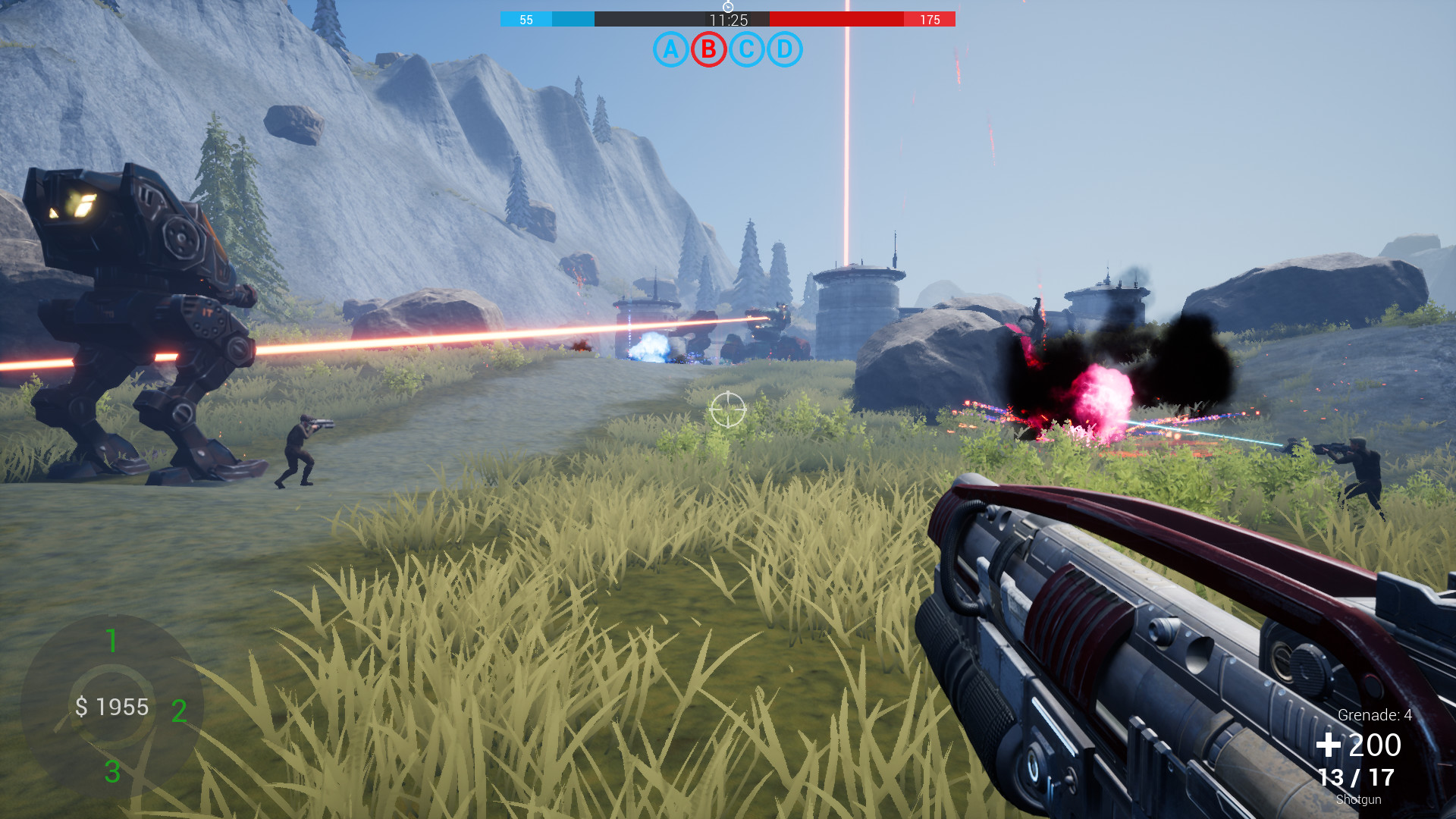Choose option 3 on the purchase wheel

coord(112,772)
